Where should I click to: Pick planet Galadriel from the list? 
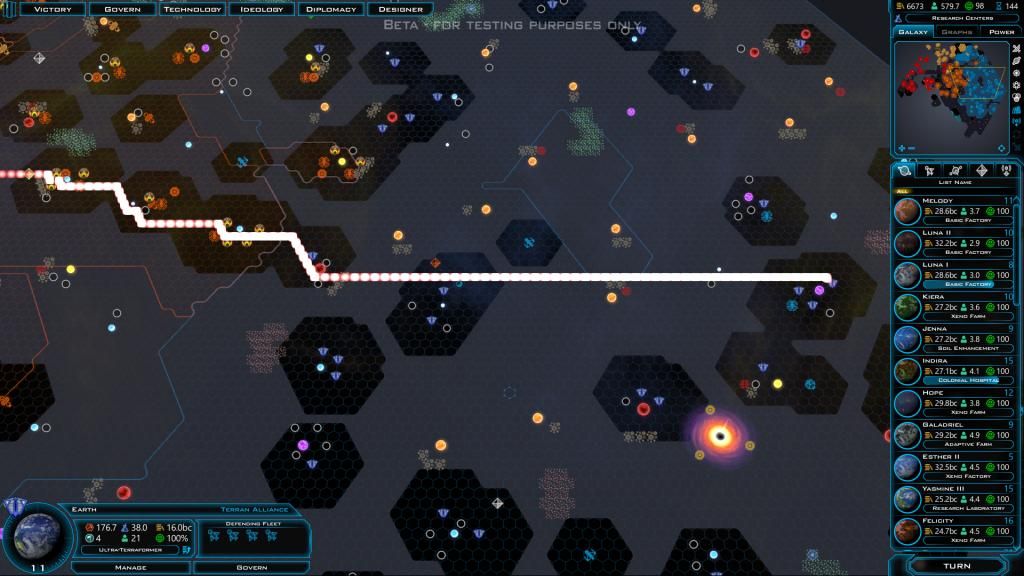coord(955,435)
